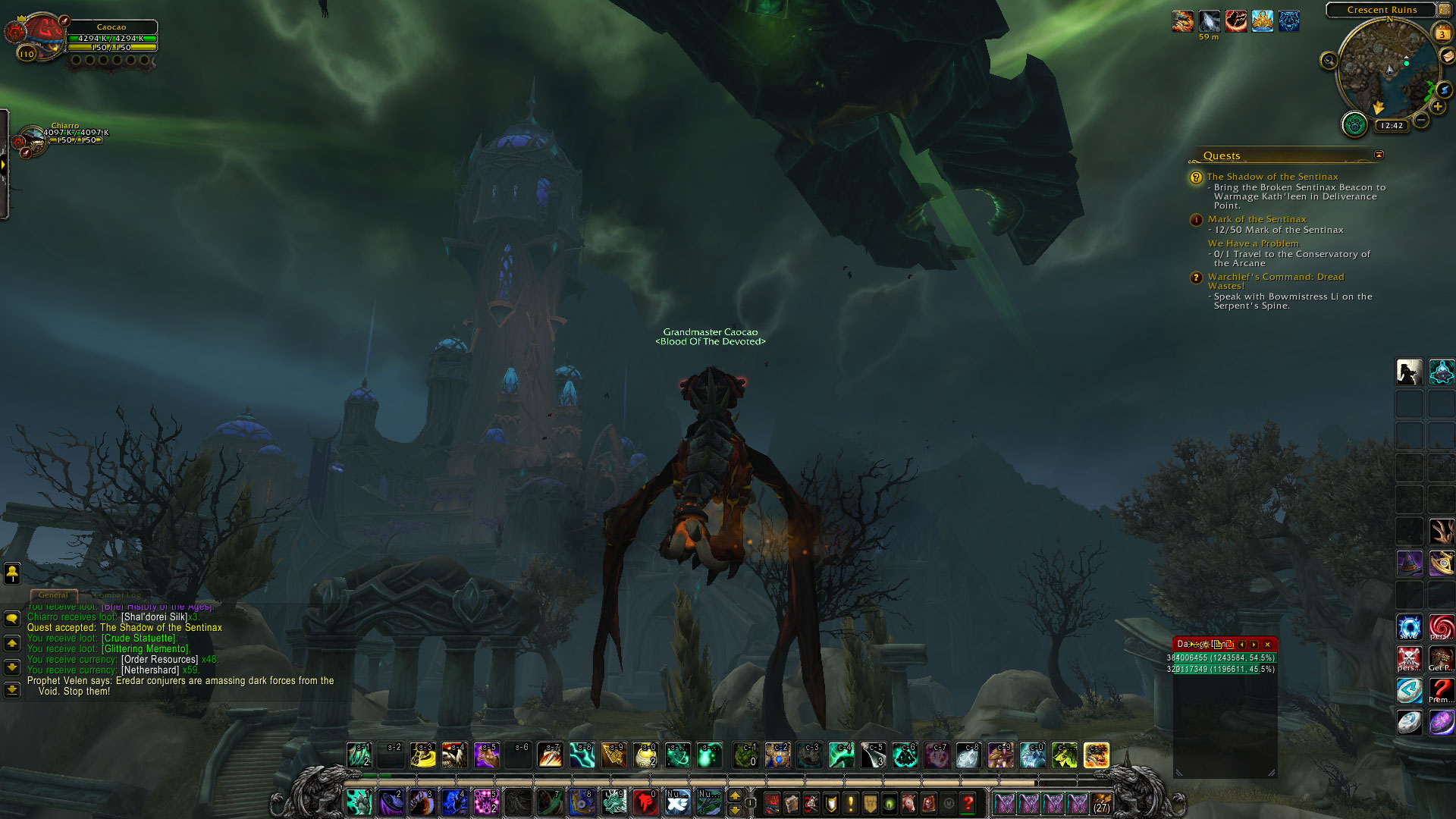Open the minimap tracking magnifying glass
The width and height of the screenshot is (1456, 819).
1329,61
